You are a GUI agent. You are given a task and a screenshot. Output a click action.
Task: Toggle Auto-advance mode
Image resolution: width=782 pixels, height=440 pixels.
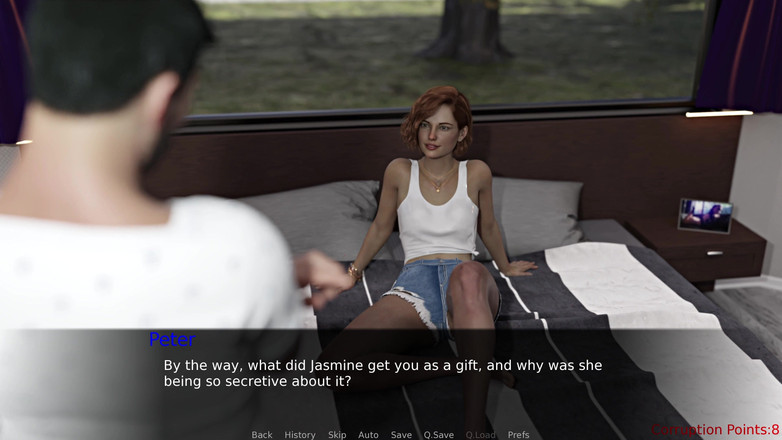[x=368, y=435]
